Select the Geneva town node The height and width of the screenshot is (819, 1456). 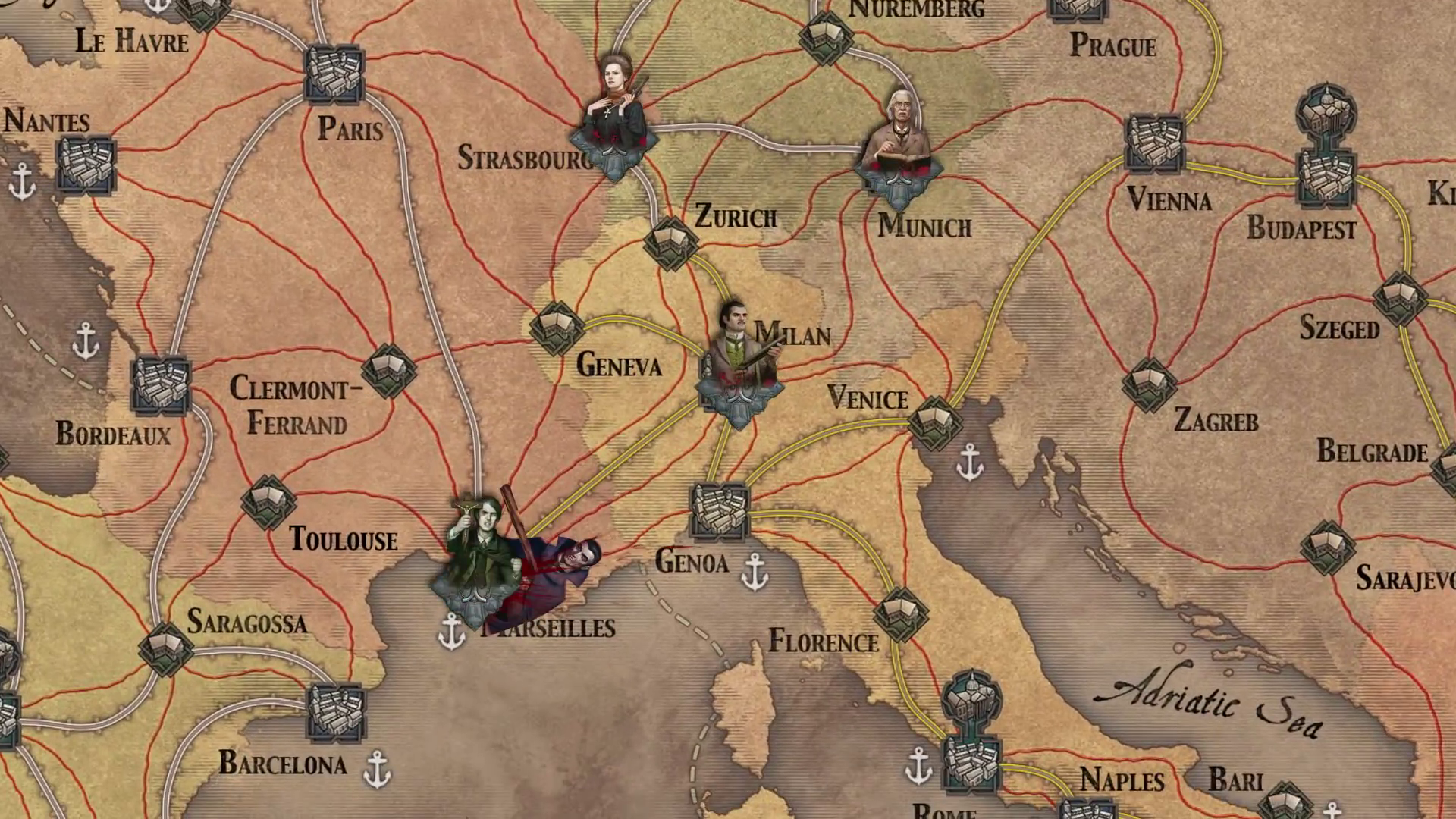pyautogui.click(x=557, y=328)
